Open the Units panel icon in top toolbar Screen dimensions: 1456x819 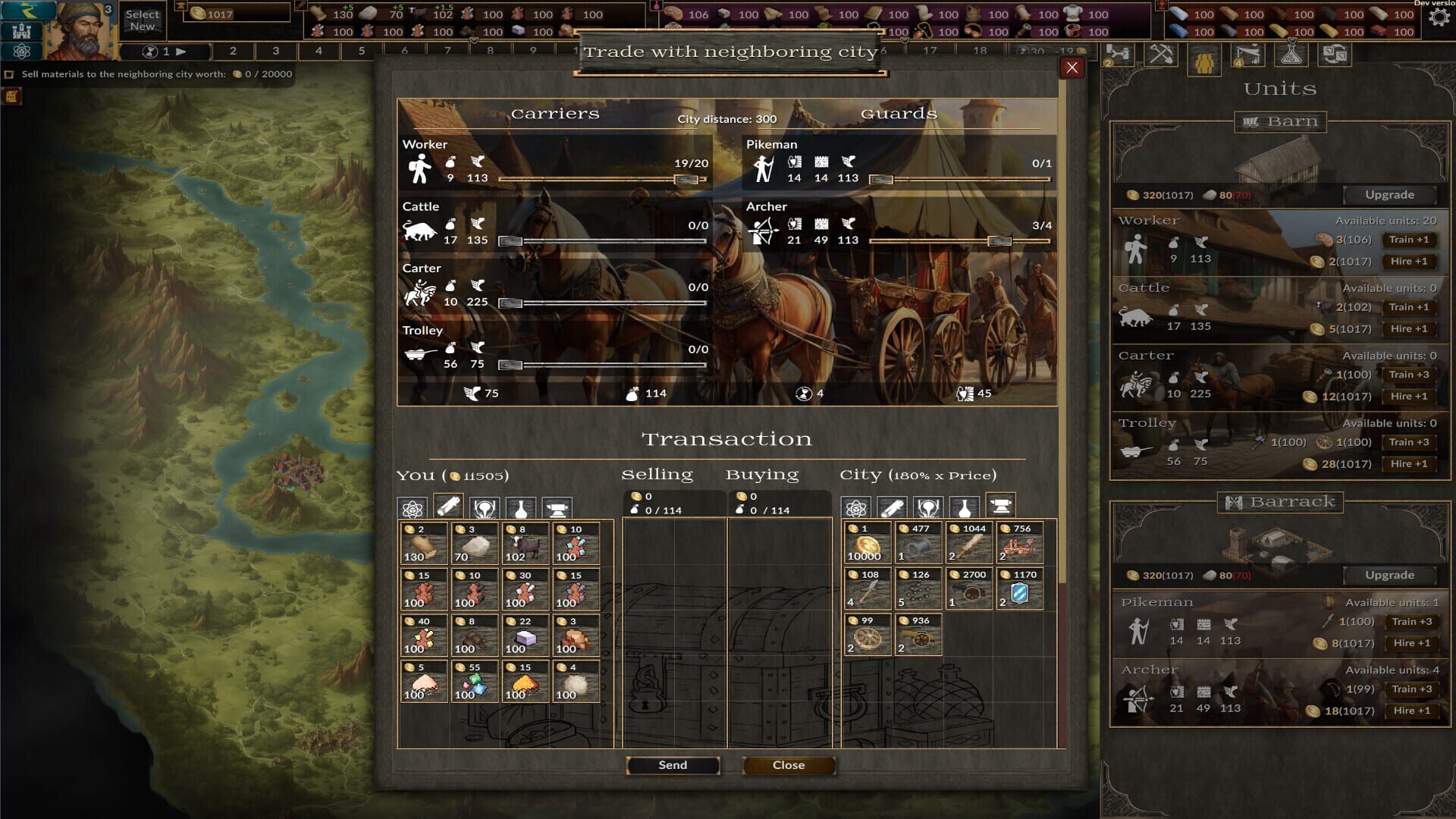pyautogui.click(x=1203, y=55)
